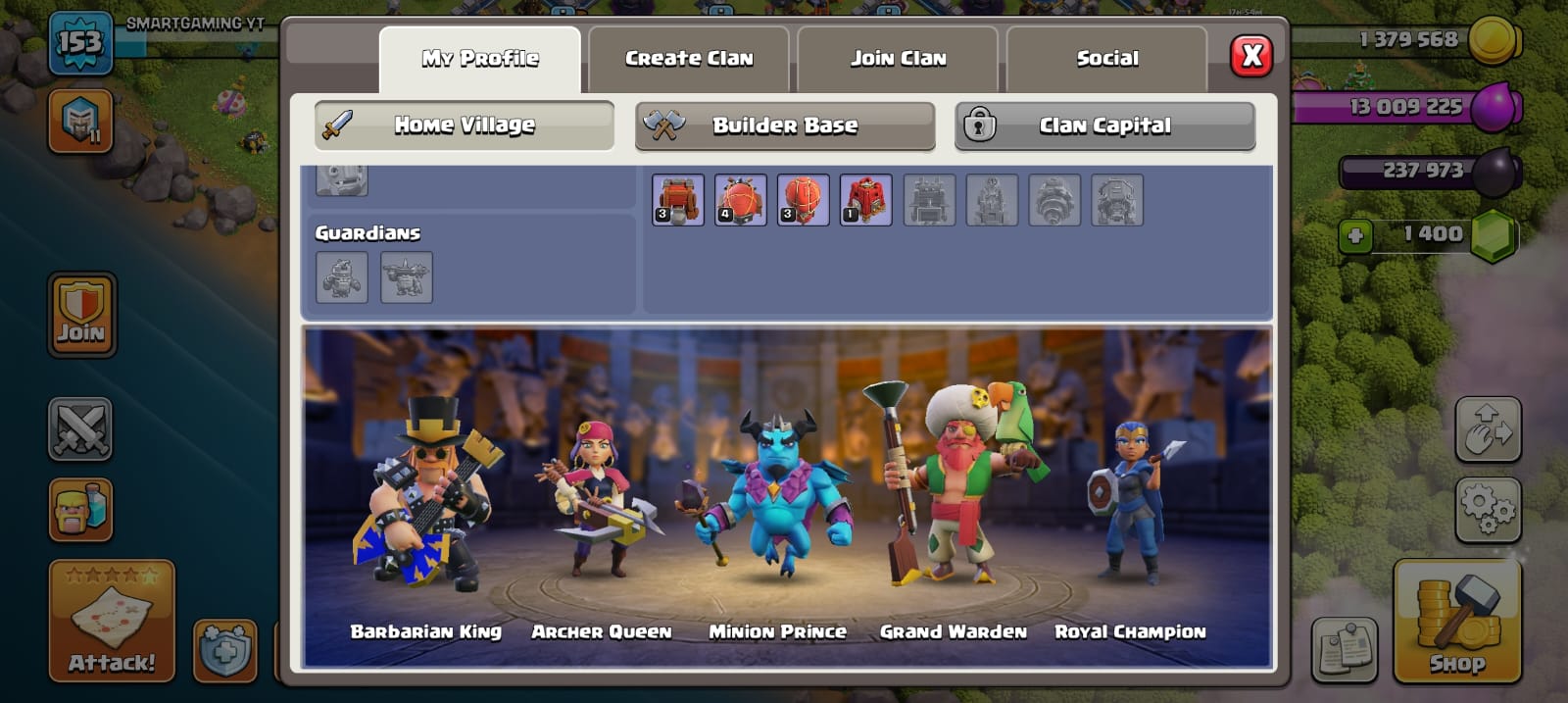The height and width of the screenshot is (703, 1568).
Task: Go to the Join Clan tab
Action: (898, 59)
